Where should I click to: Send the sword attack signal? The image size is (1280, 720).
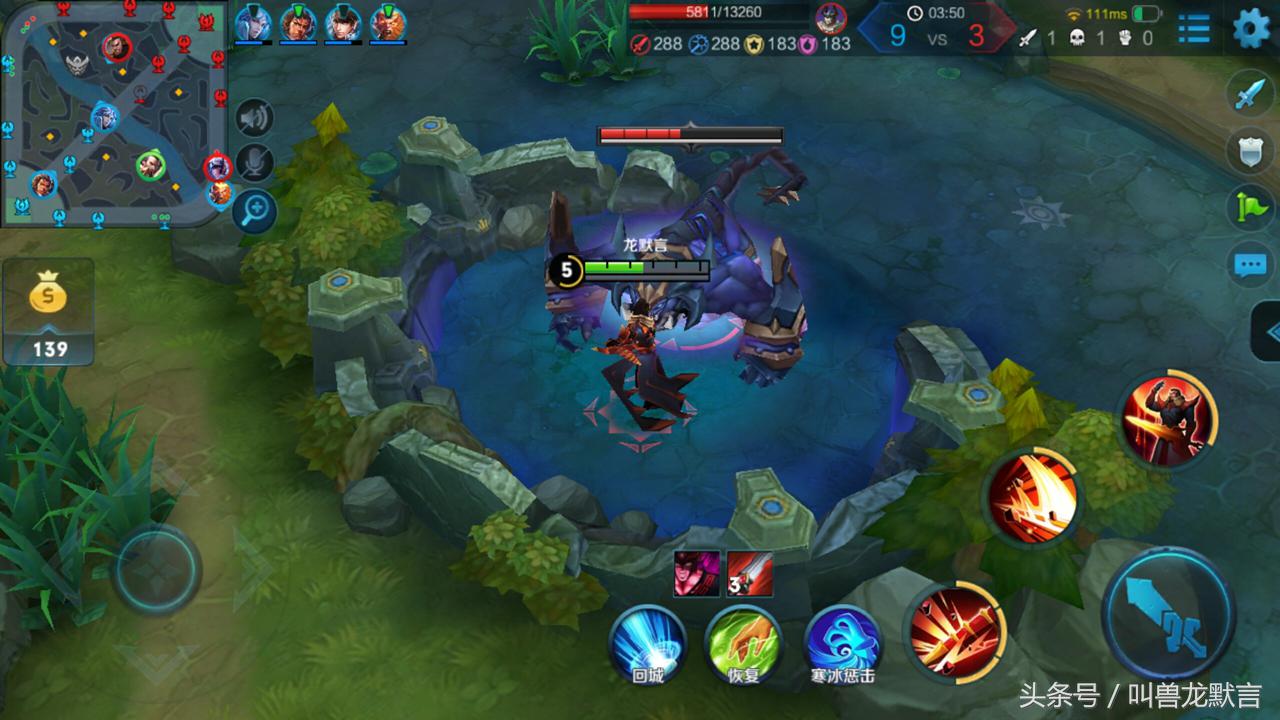1250,94
